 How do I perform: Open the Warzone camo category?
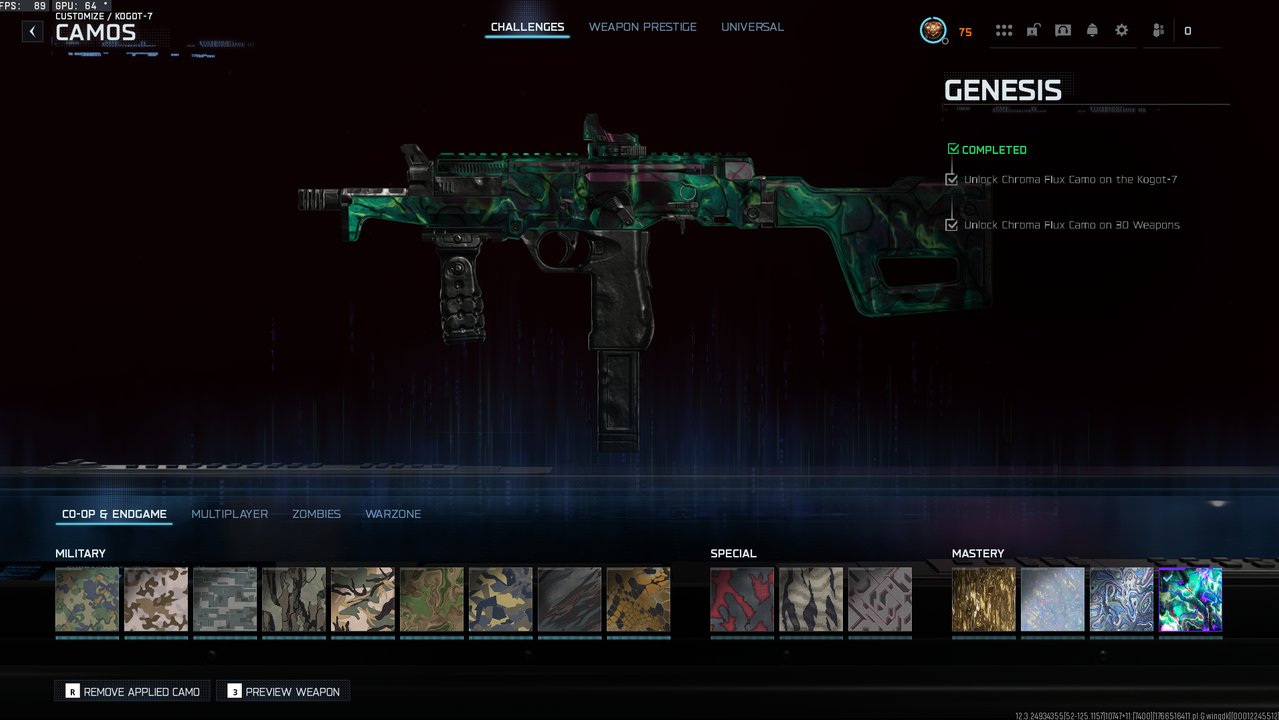click(393, 514)
